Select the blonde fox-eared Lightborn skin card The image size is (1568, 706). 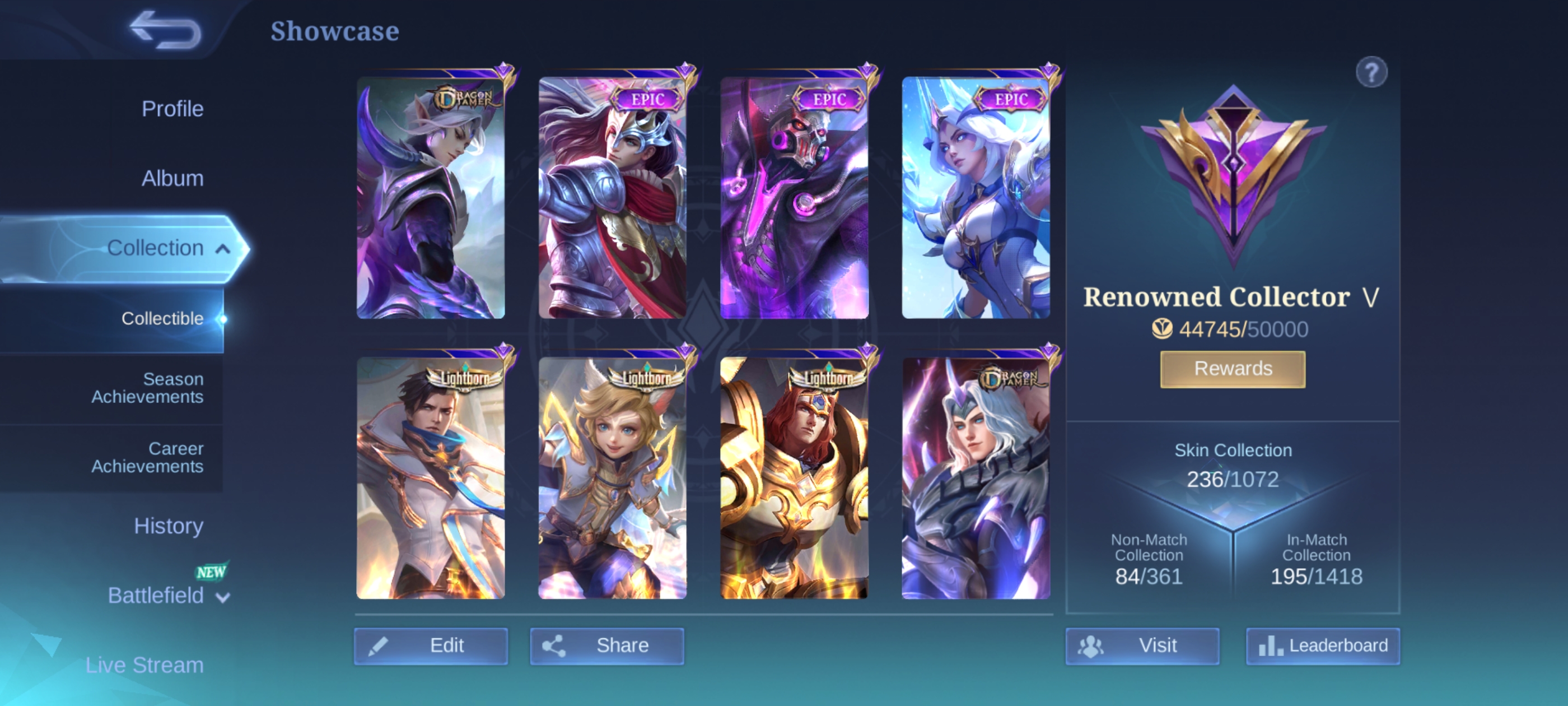[x=612, y=477]
